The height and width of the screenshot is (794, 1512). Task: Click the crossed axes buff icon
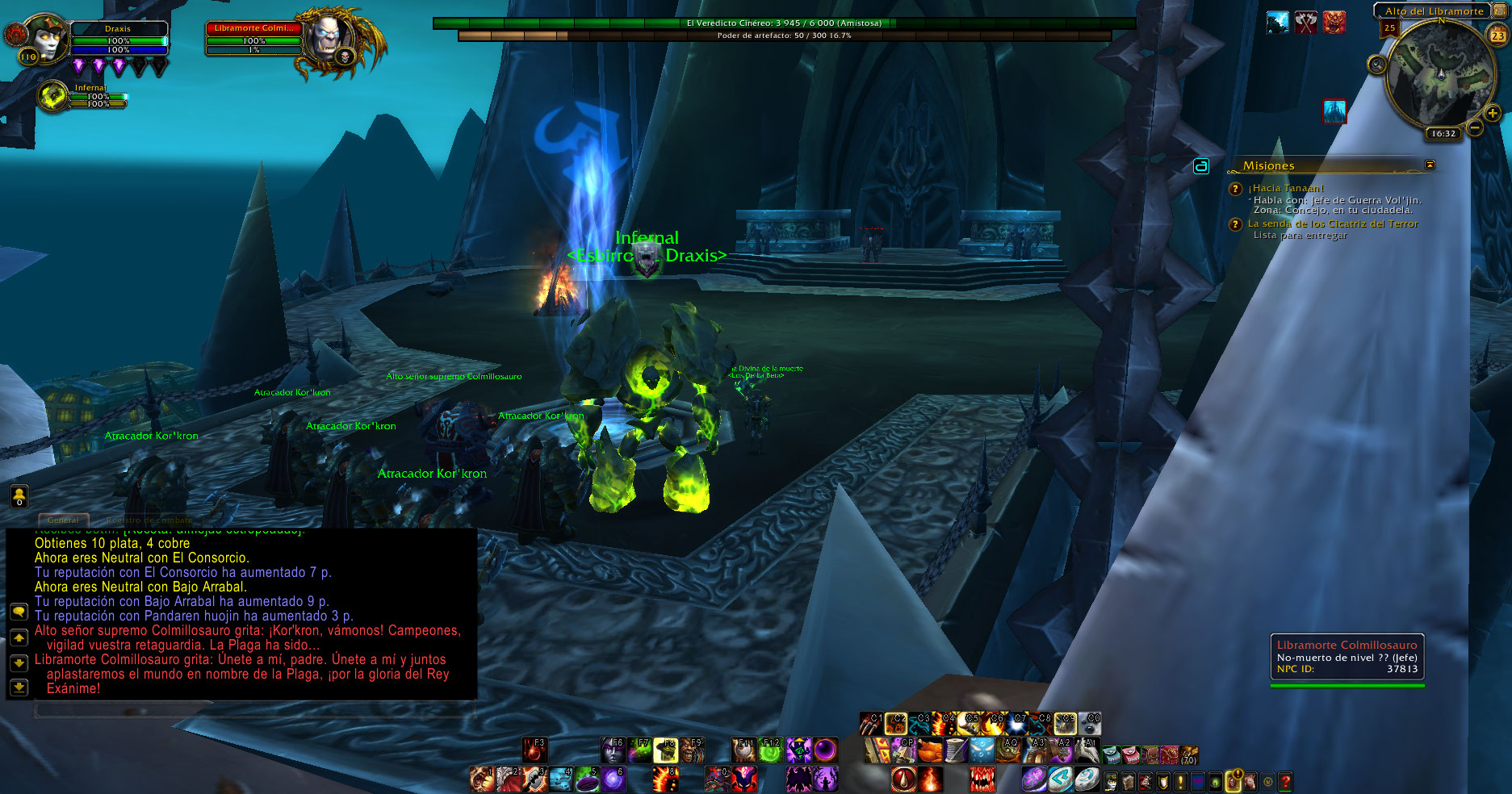[1305, 23]
